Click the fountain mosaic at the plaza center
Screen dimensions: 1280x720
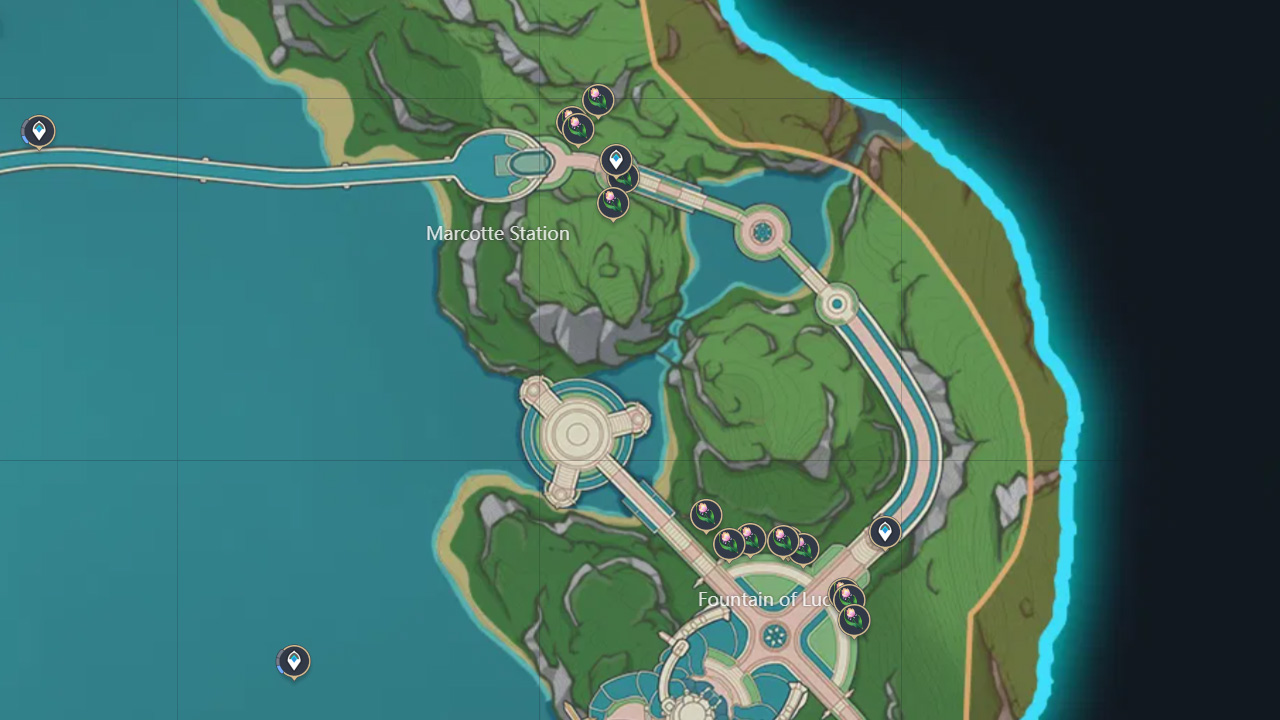click(776, 633)
